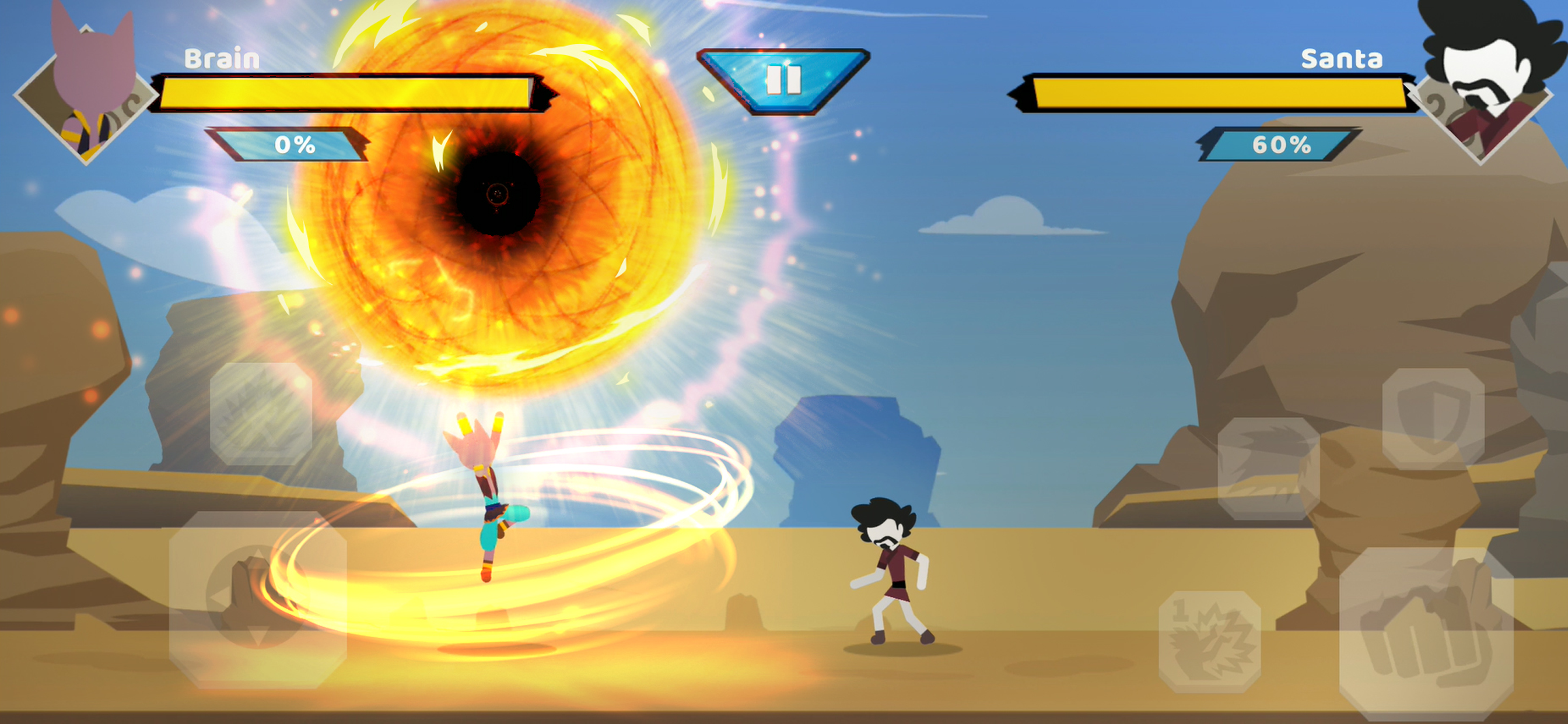Tap the spiky power-up button above the joystick
Image resolution: width=1568 pixels, height=724 pixels.
click(x=261, y=414)
